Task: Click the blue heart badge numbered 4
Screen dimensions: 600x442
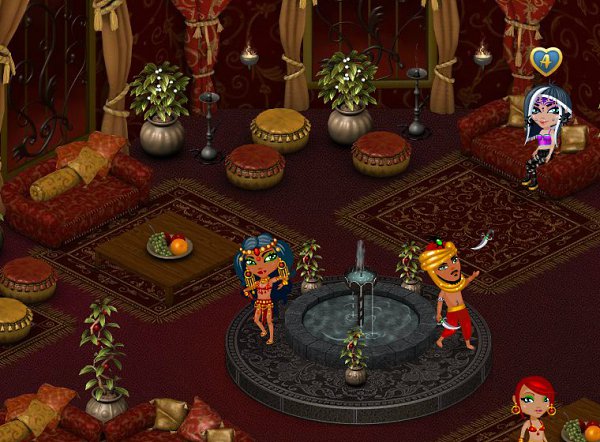Action: [545, 62]
